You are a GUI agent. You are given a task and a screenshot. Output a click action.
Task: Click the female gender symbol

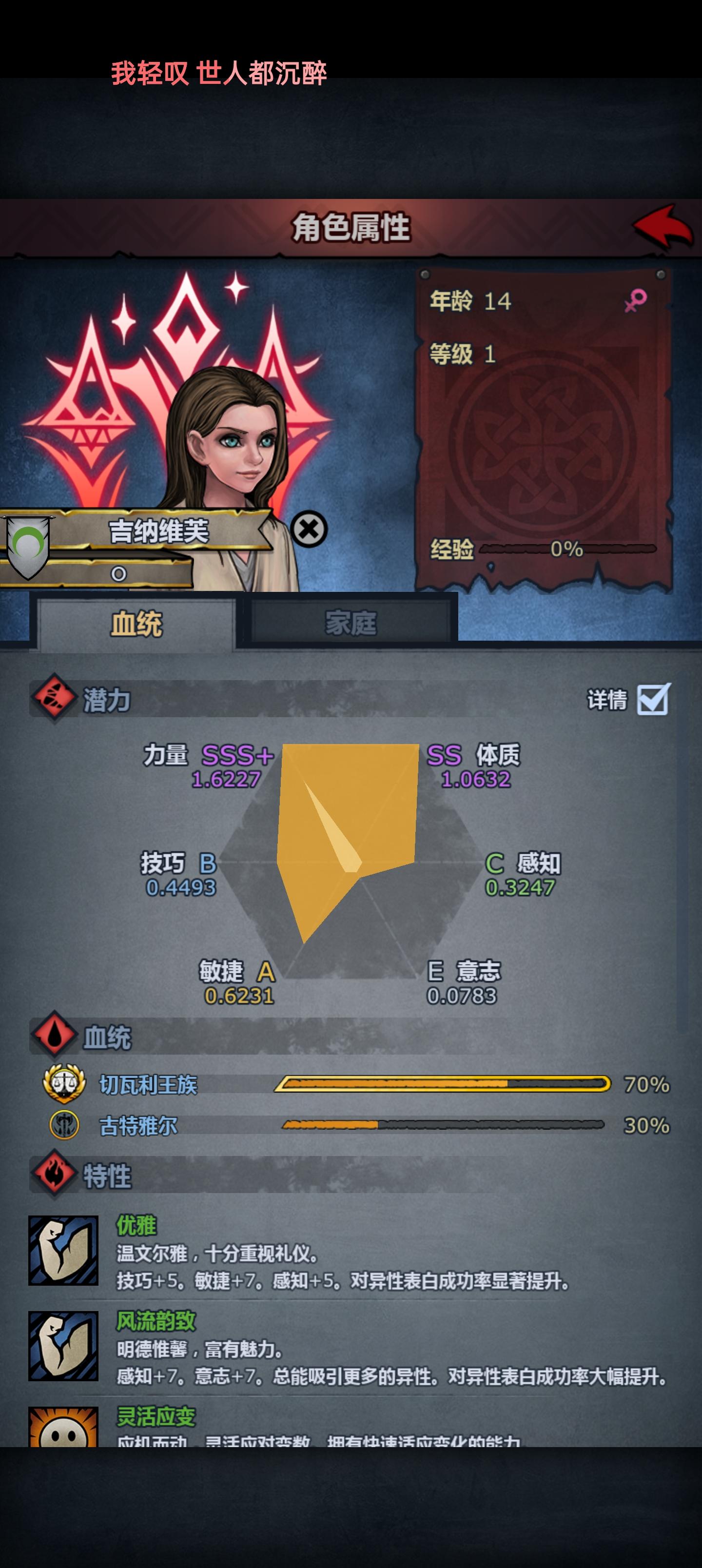point(637,301)
